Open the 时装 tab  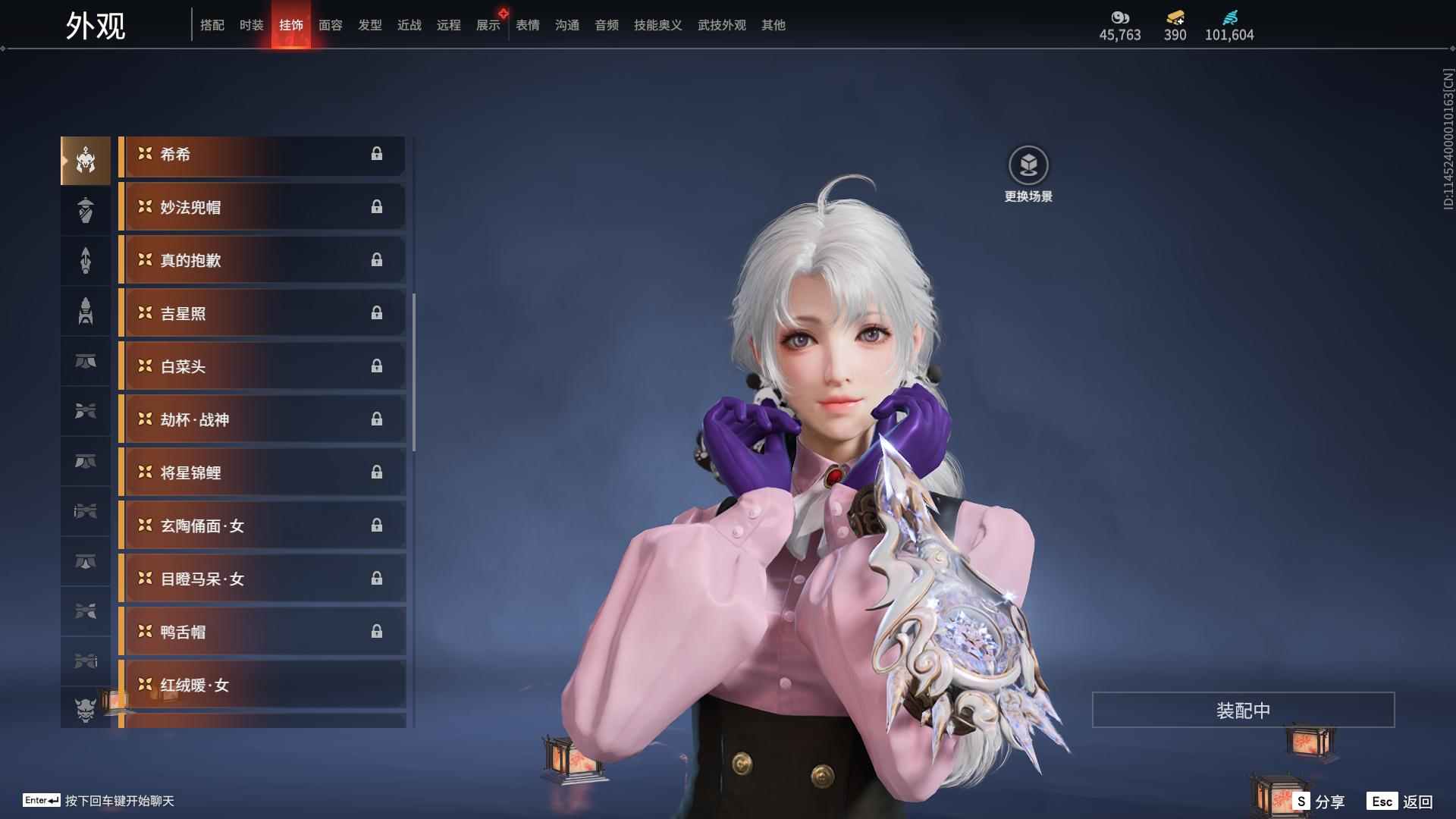[251, 25]
